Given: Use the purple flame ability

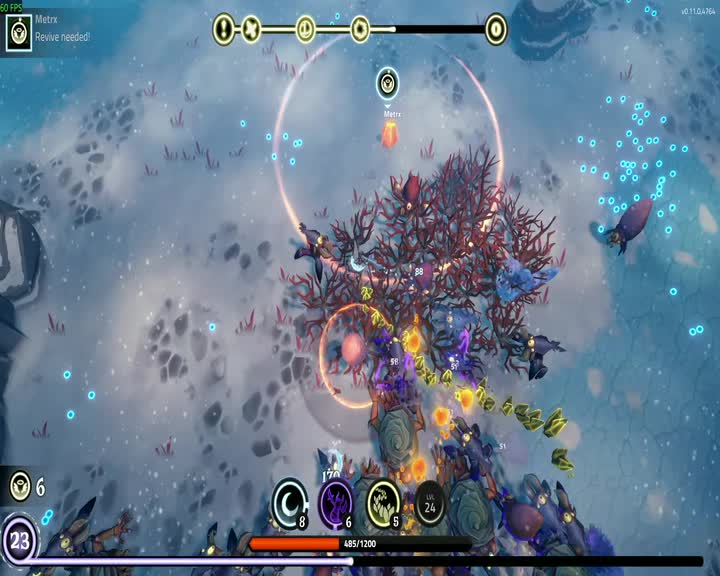Looking at the screenshot, I should click(x=336, y=501).
